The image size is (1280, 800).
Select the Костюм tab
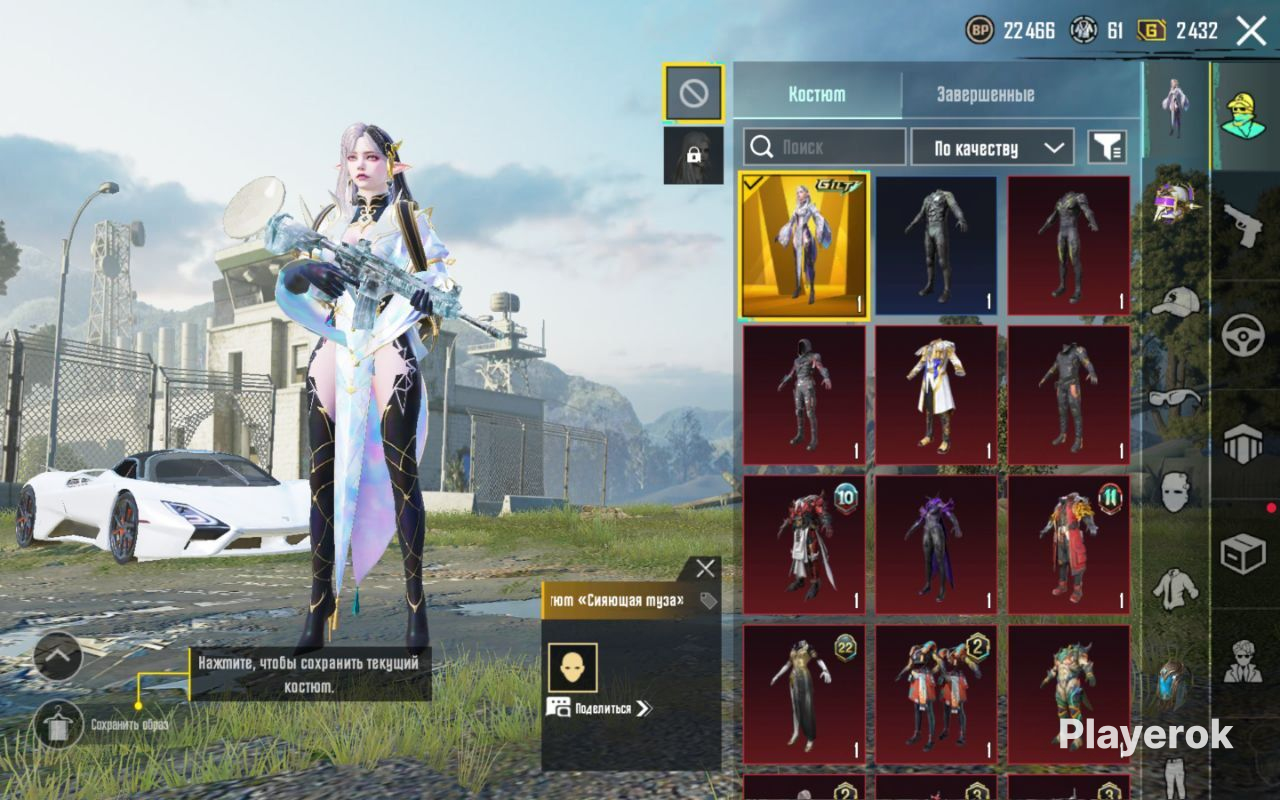pyautogui.click(x=817, y=94)
